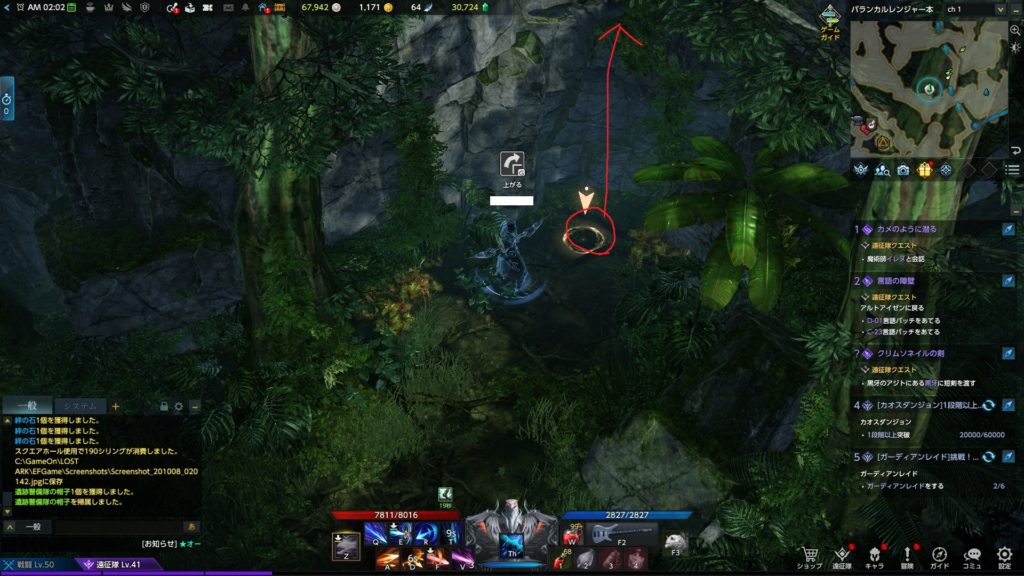Open the ショップ shop menu
Viewport: 1024px width, 576px height.
(809, 556)
